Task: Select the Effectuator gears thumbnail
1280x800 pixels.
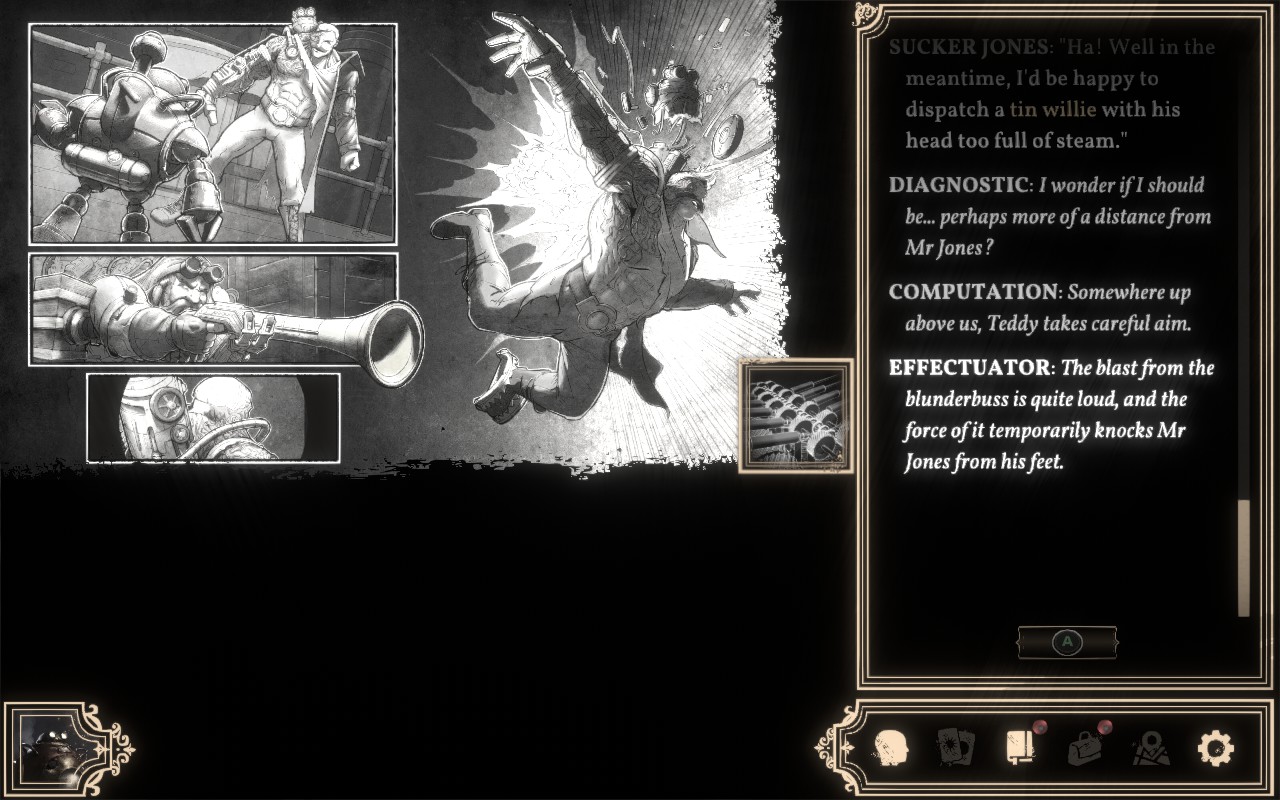Action: [x=796, y=415]
